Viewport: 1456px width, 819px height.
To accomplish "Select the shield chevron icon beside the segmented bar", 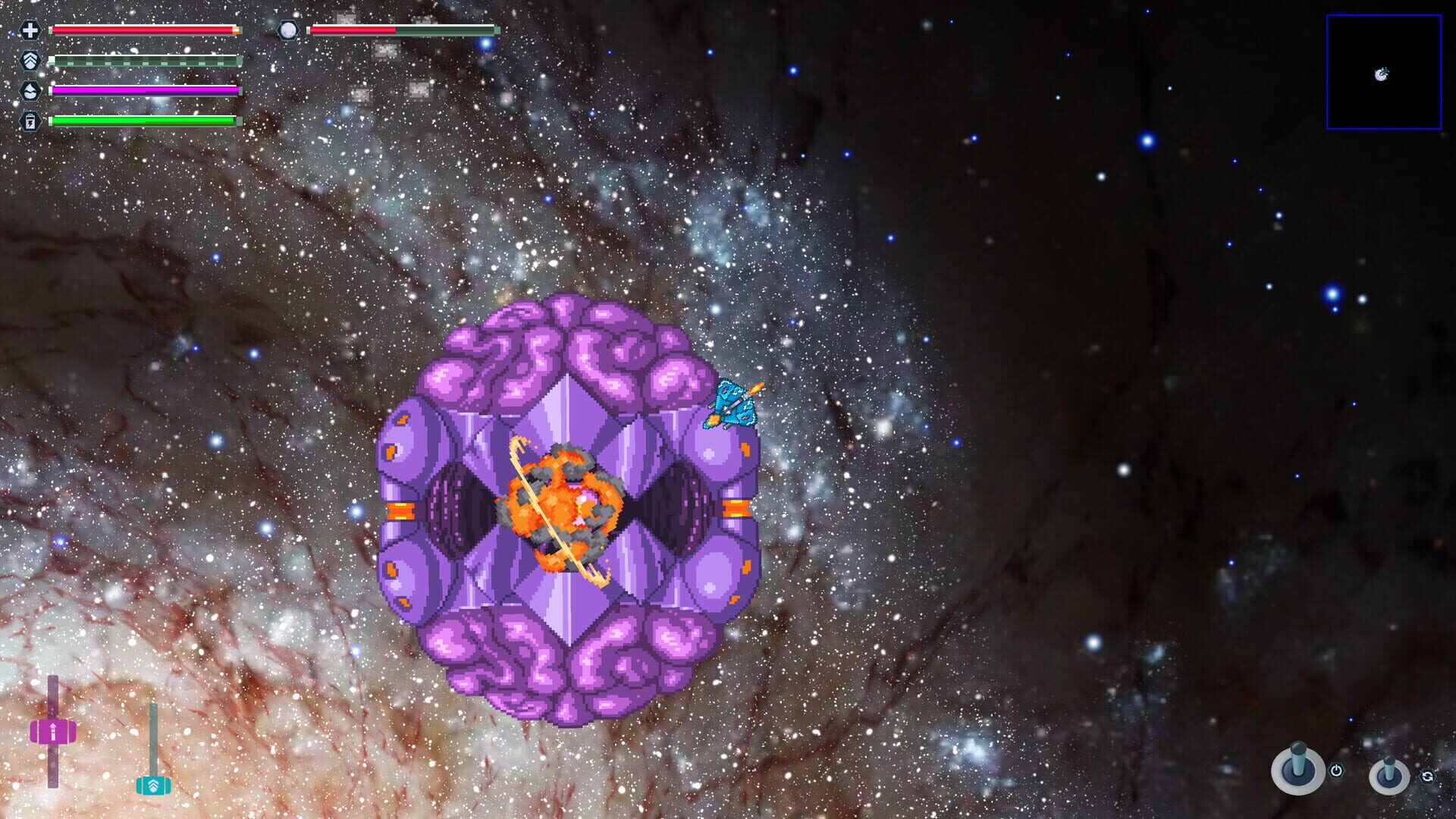I will [29, 59].
